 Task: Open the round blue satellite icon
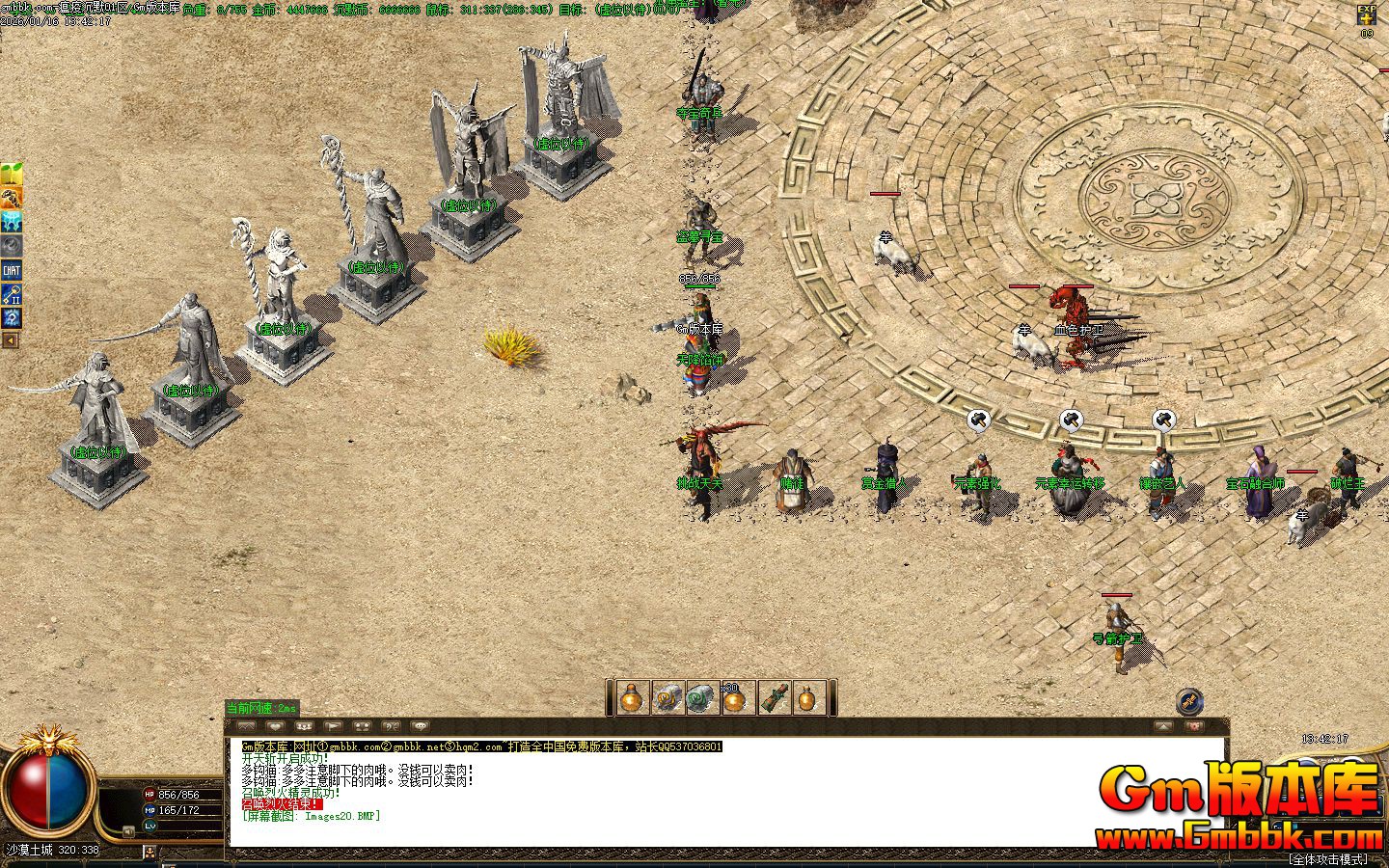coord(1189,701)
